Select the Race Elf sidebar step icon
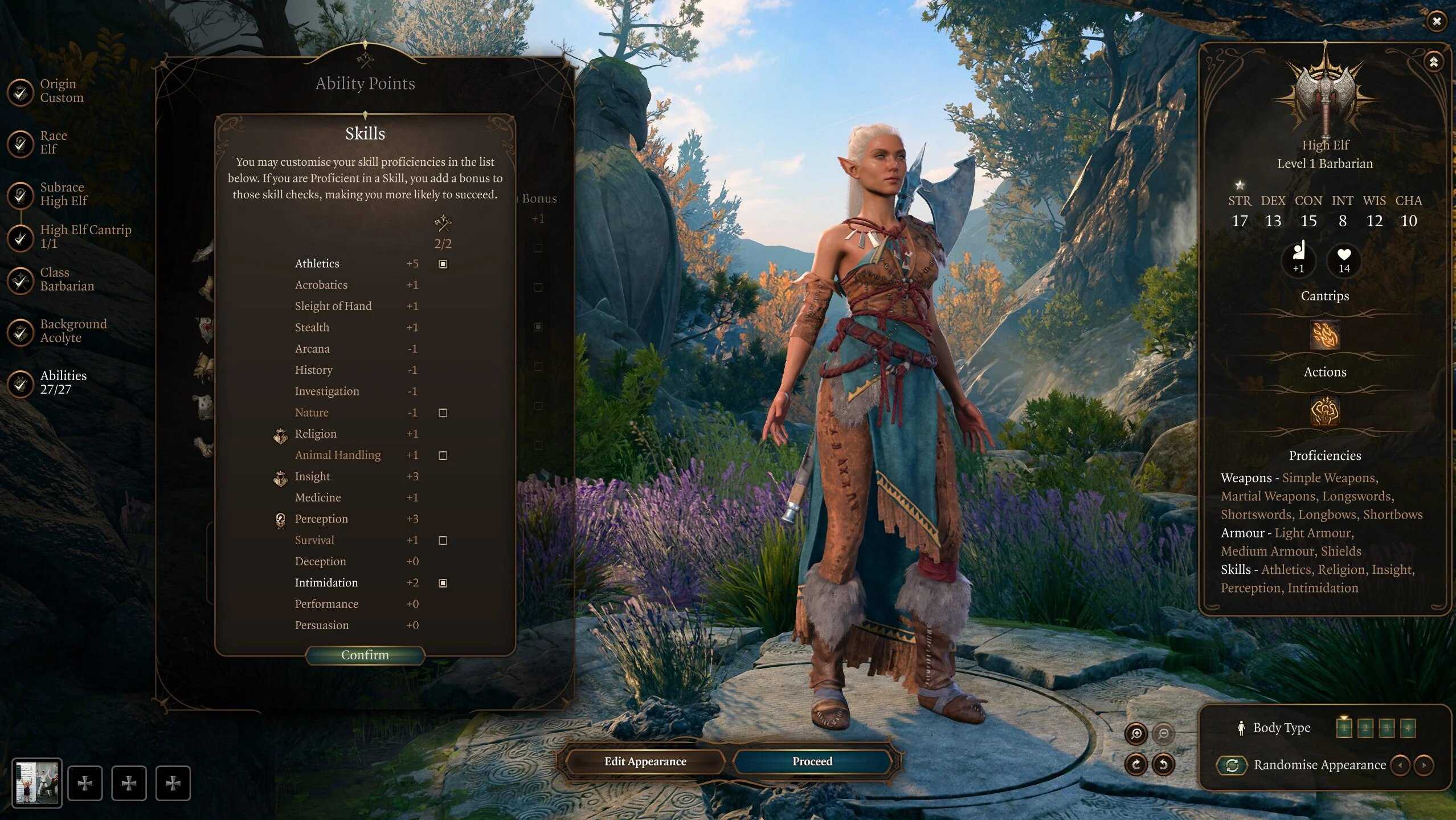 tap(21, 144)
